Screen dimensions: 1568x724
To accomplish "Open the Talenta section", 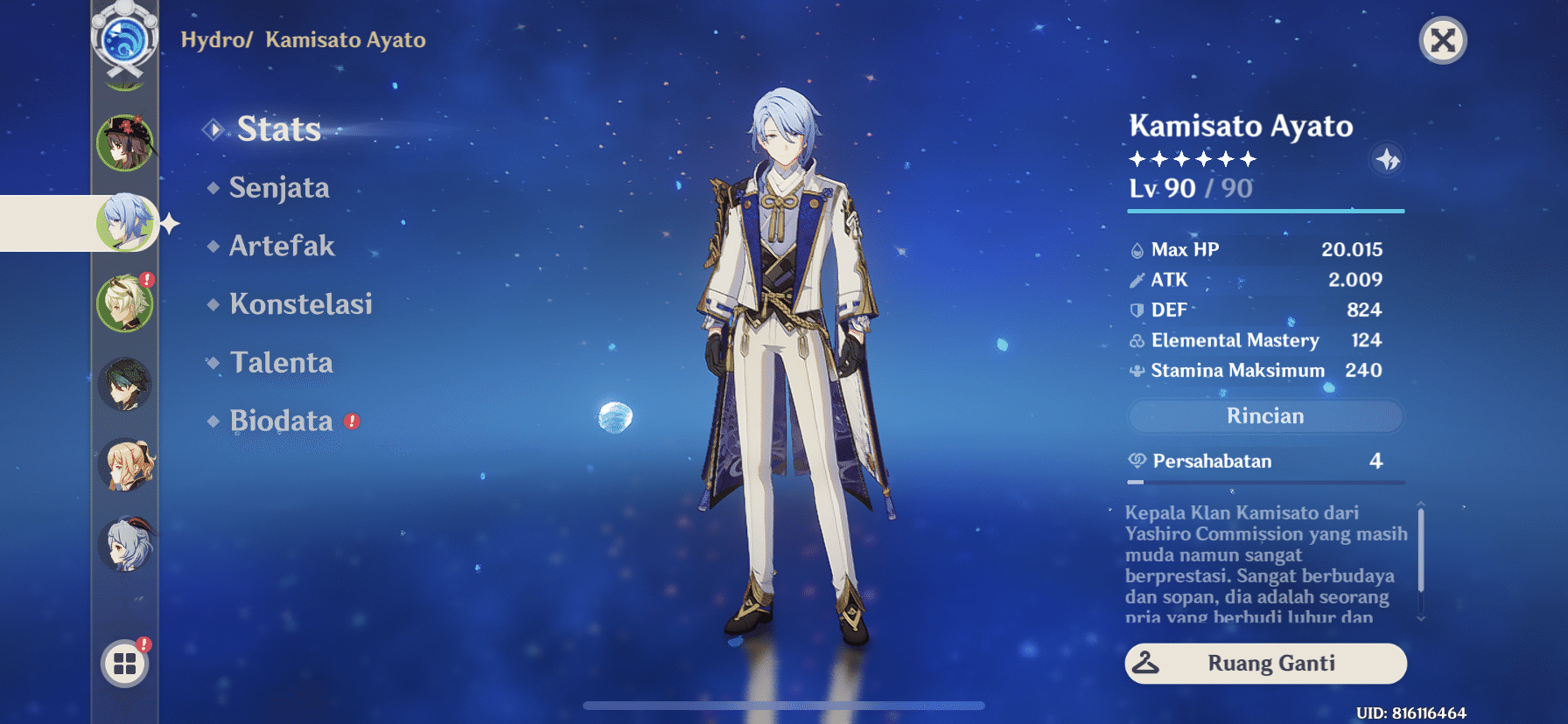I will coord(281,362).
